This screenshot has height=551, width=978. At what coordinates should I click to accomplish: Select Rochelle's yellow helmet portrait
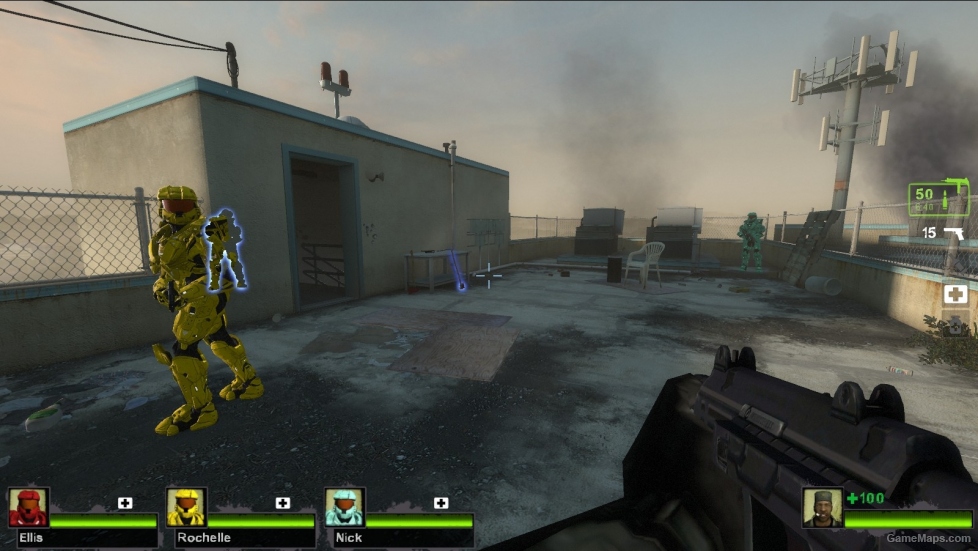[187, 507]
